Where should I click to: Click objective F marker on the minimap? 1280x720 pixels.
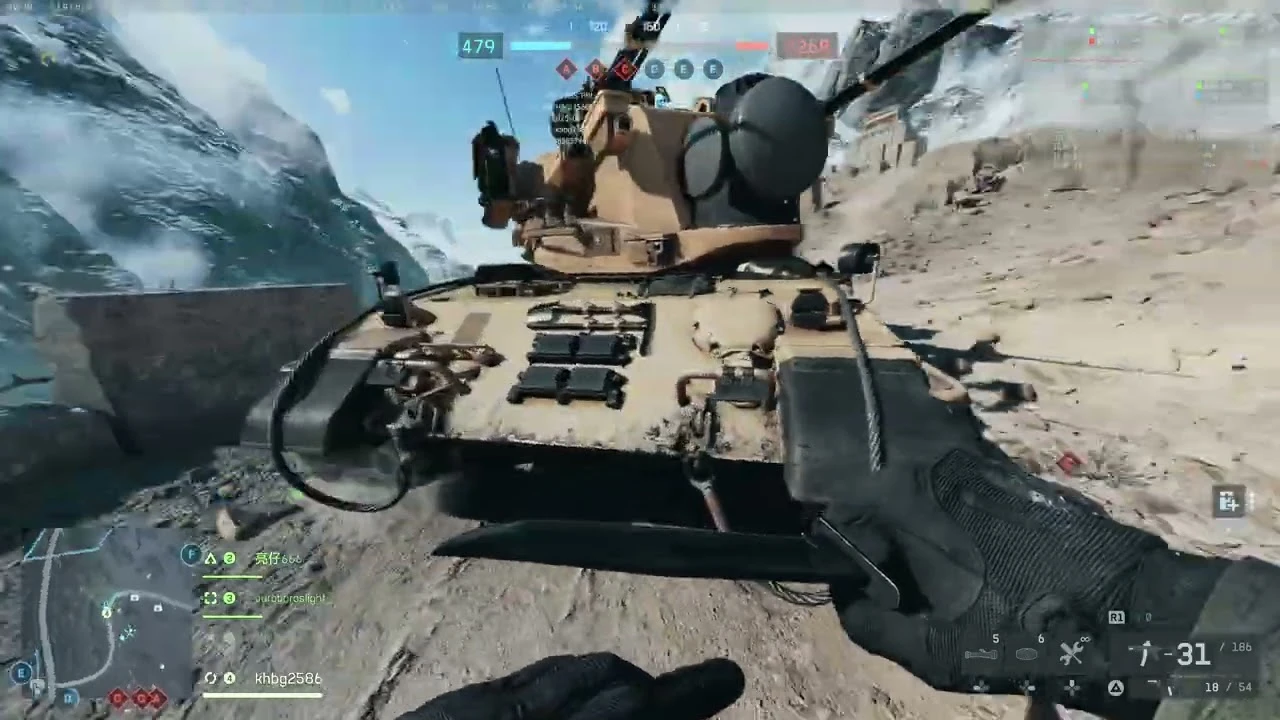point(190,554)
